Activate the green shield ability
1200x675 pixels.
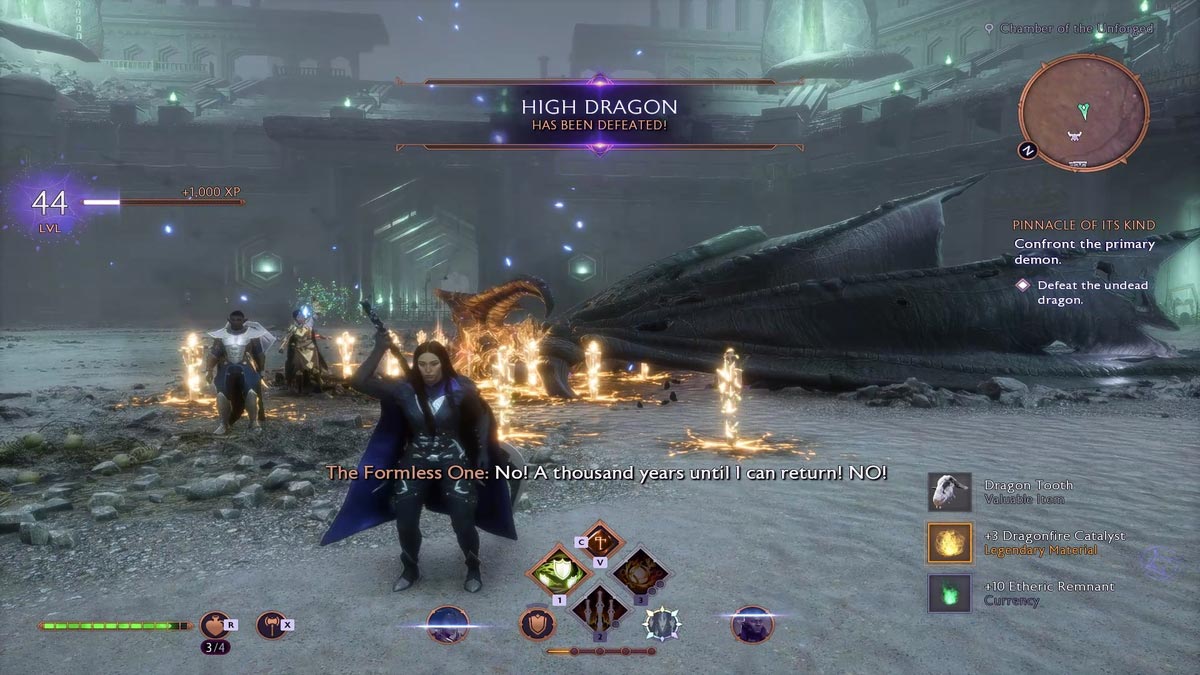[556, 573]
